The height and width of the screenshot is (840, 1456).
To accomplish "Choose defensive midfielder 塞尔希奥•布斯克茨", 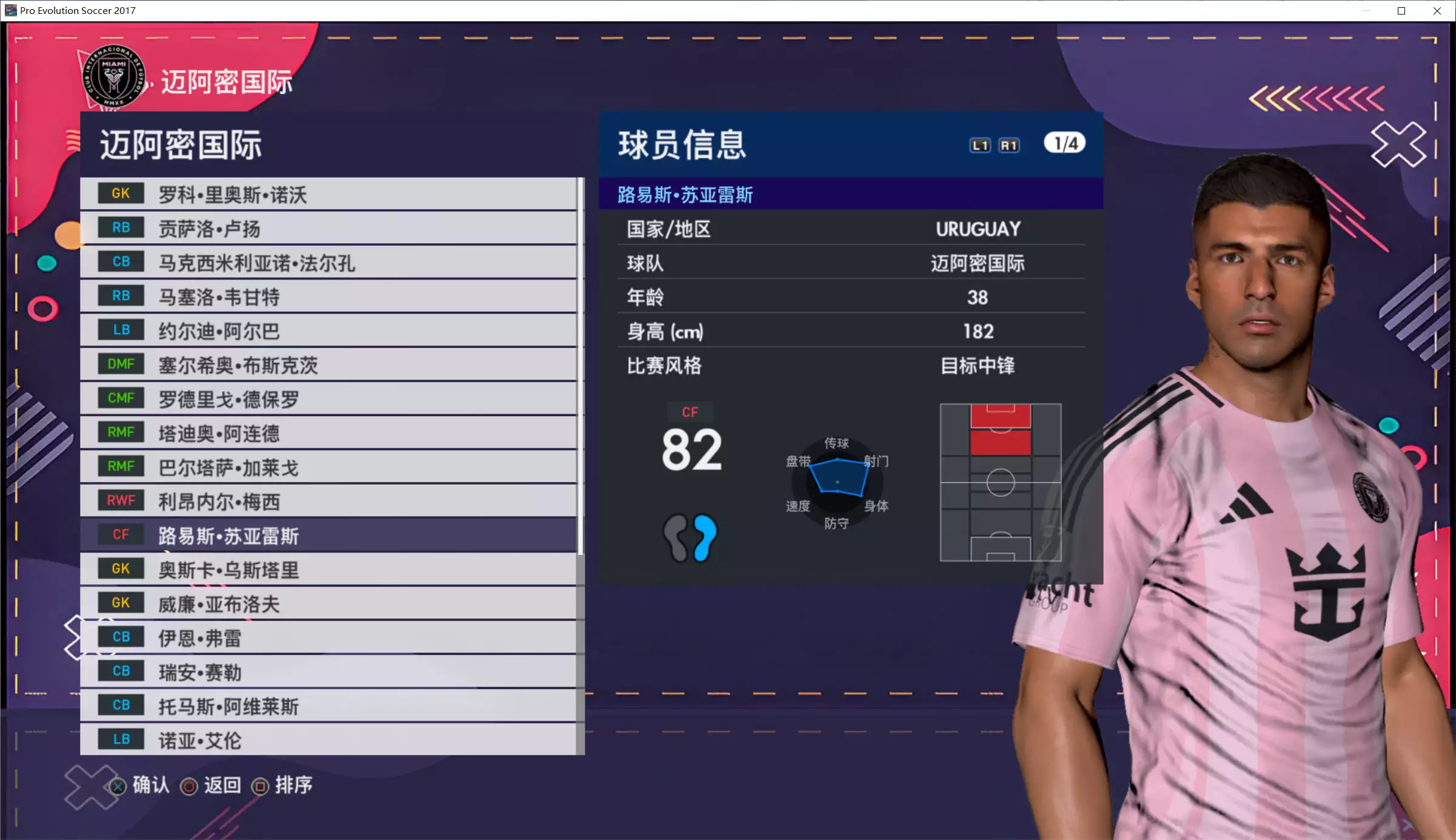I will (x=327, y=365).
